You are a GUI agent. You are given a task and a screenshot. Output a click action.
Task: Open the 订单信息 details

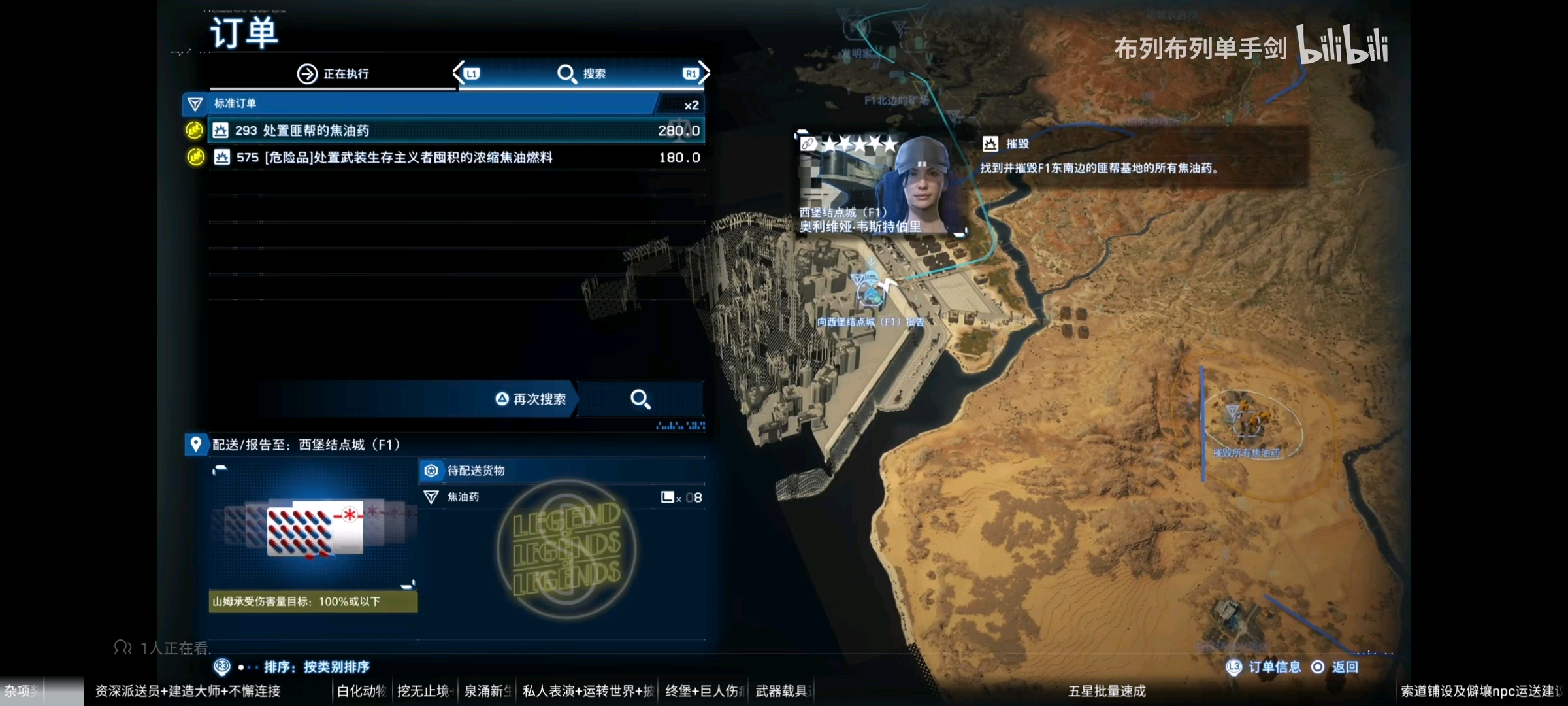(x=1264, y=667)
